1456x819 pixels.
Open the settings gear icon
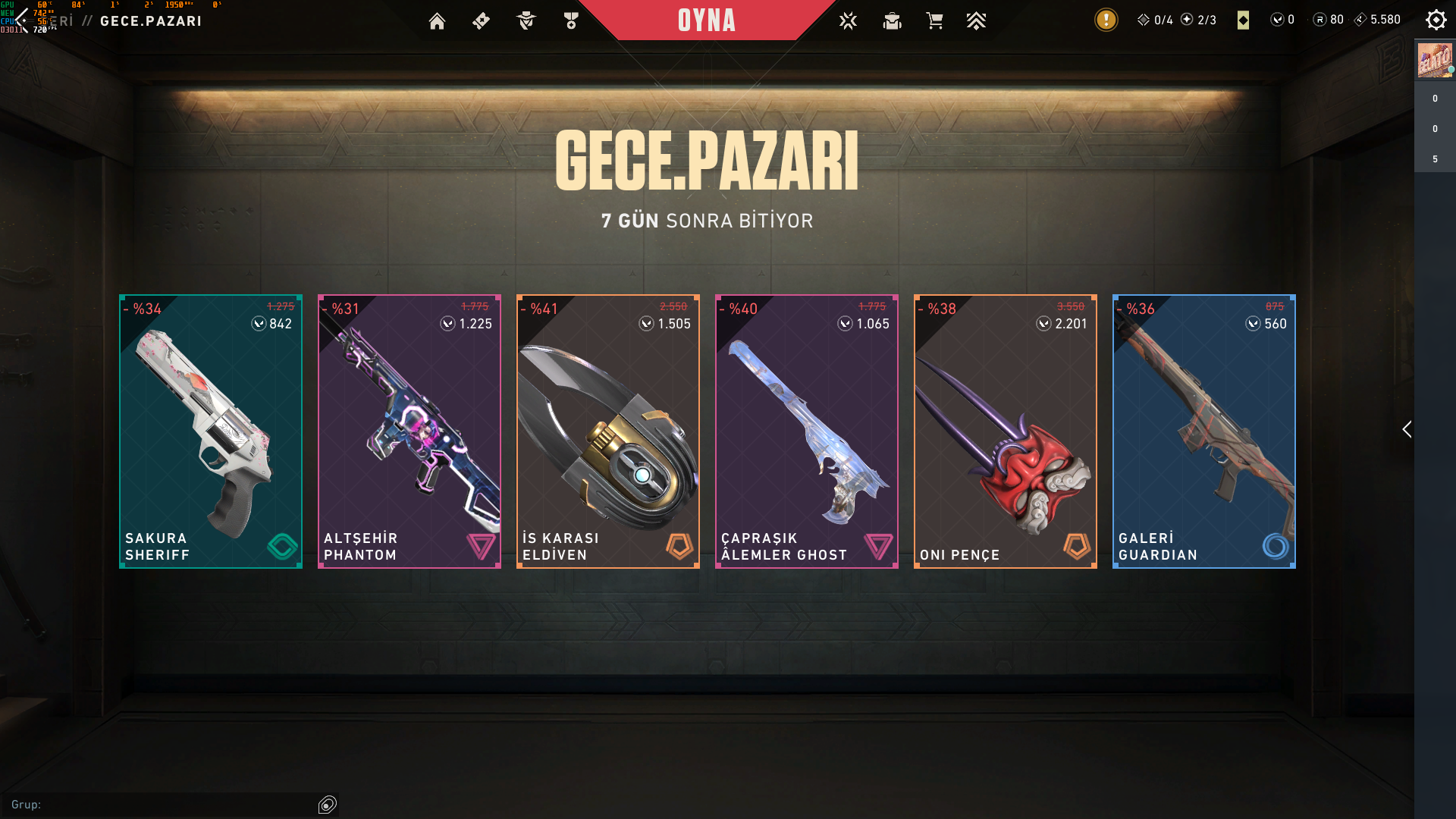pos(1436,20)
